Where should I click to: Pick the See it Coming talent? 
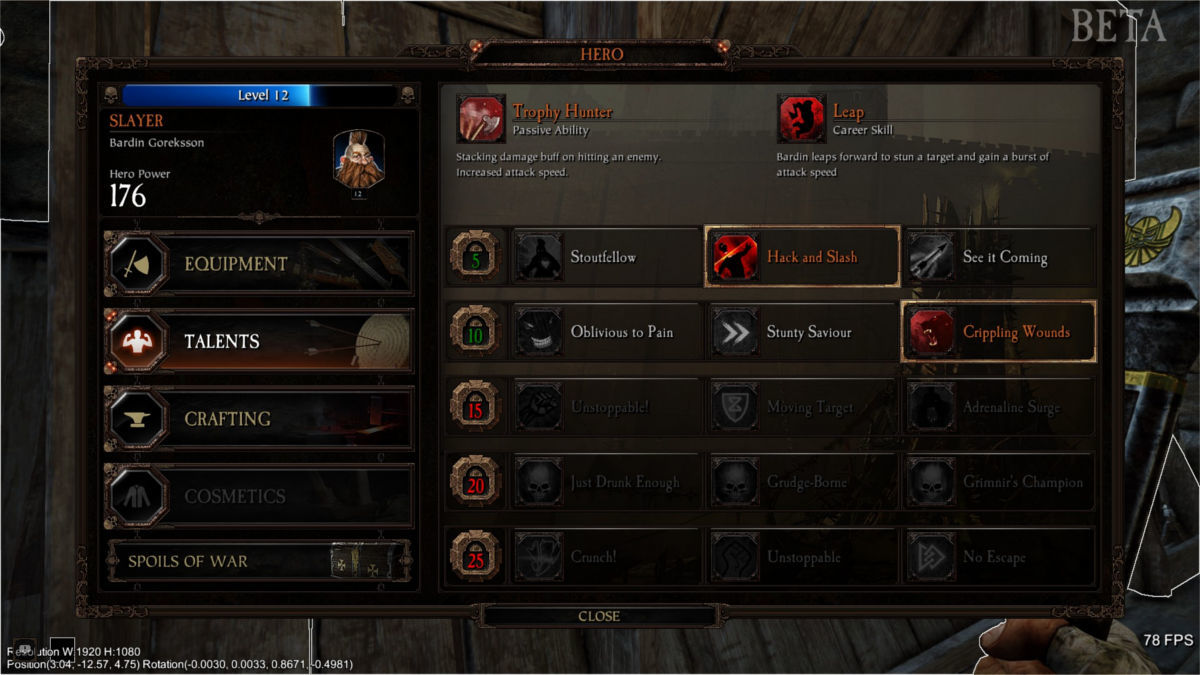998,257
